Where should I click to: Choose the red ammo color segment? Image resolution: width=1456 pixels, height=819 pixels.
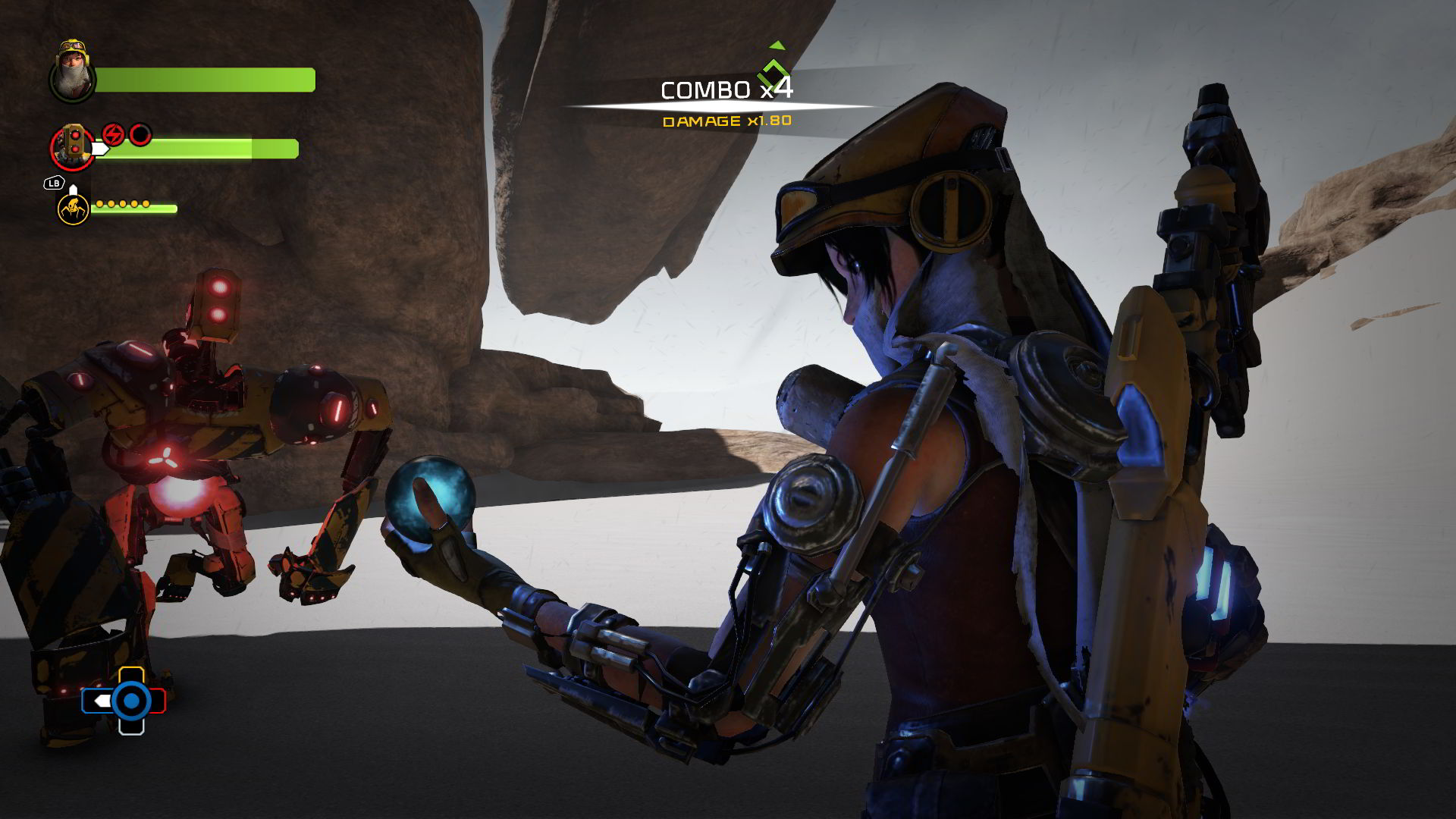click(x=158, y=701)
